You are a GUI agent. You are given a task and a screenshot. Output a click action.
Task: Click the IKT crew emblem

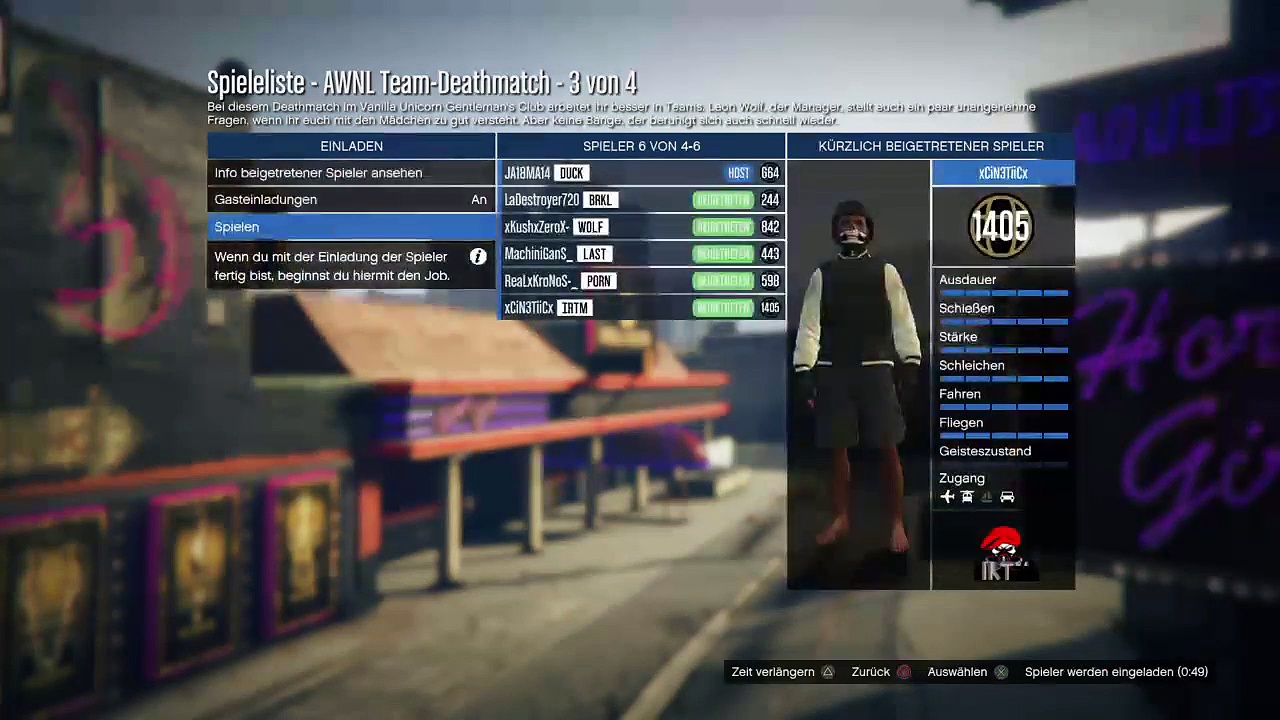coord(1002,555)
